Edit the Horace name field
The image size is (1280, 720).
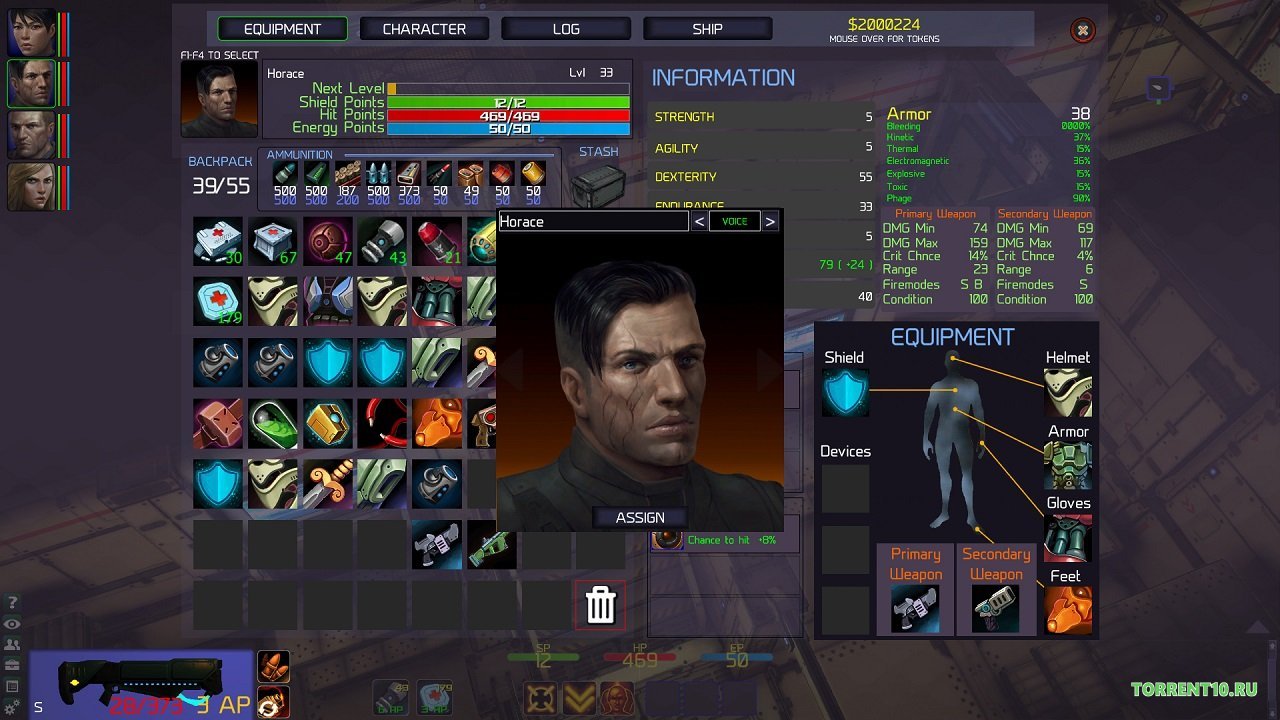coord(593,222)
